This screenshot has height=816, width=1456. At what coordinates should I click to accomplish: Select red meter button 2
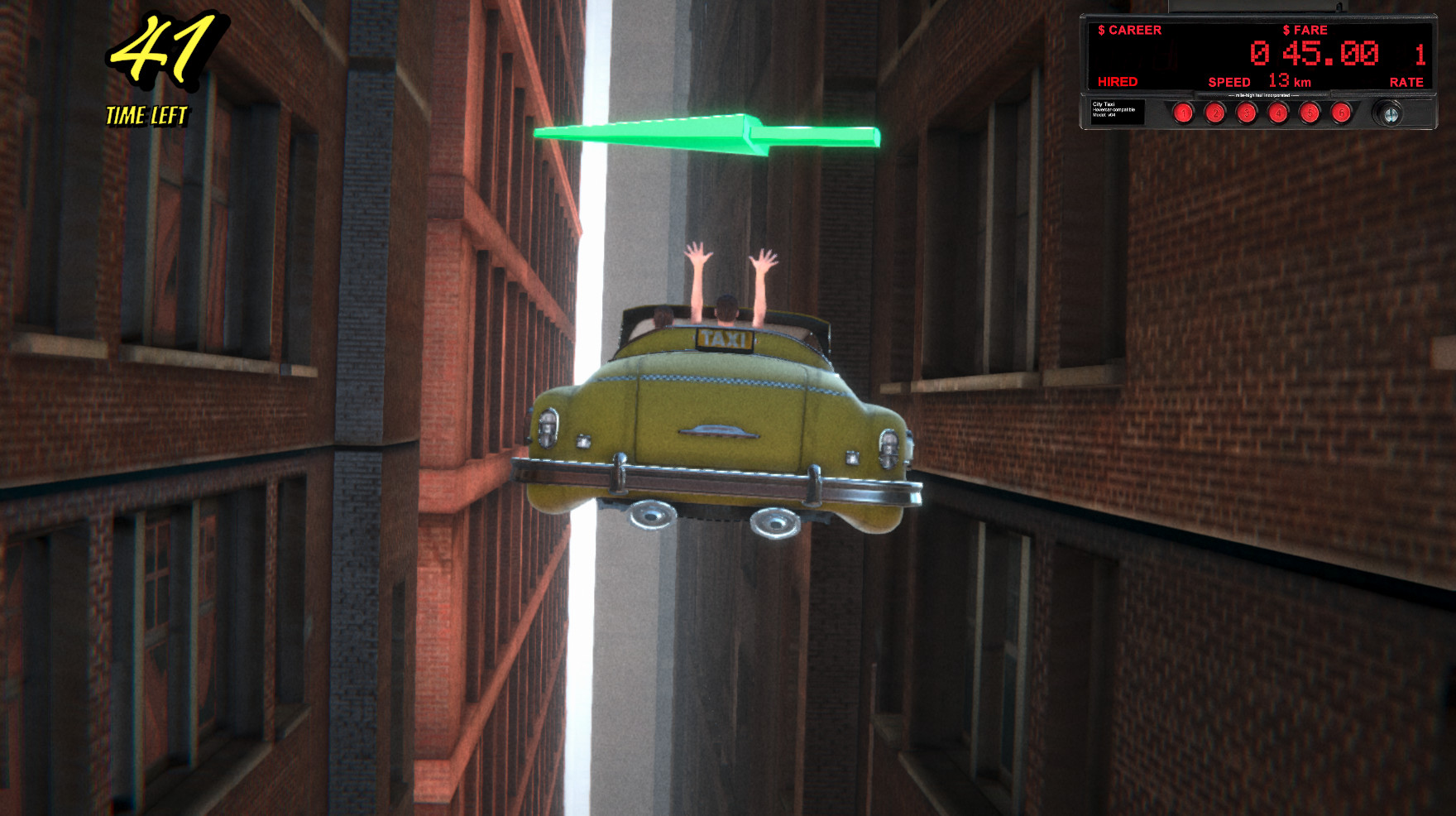(x=1214, y=113)
